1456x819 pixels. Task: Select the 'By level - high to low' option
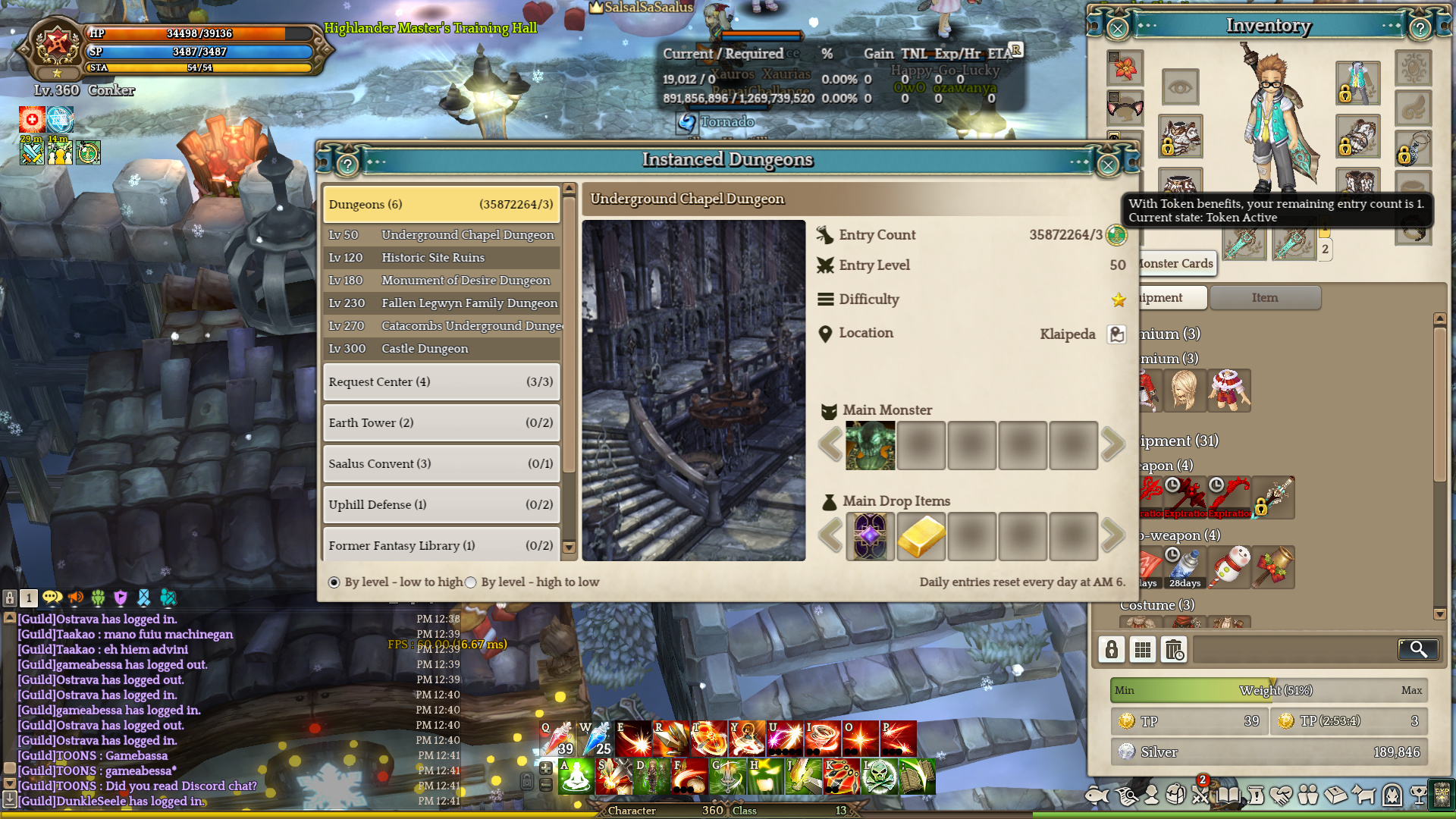point(471,582)
